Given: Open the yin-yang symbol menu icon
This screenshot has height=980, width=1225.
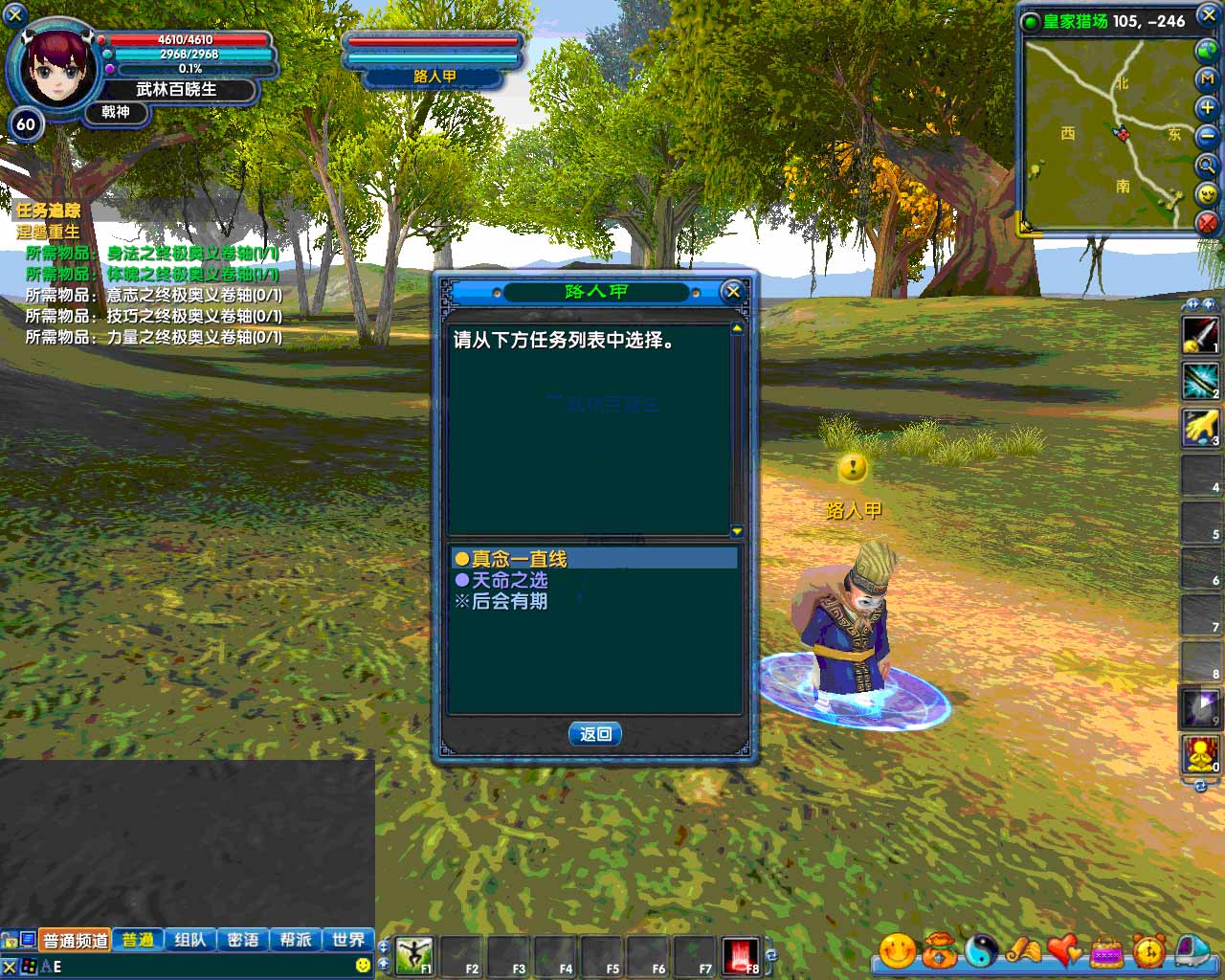Looking at the screenshot, I should click(981, 950).
